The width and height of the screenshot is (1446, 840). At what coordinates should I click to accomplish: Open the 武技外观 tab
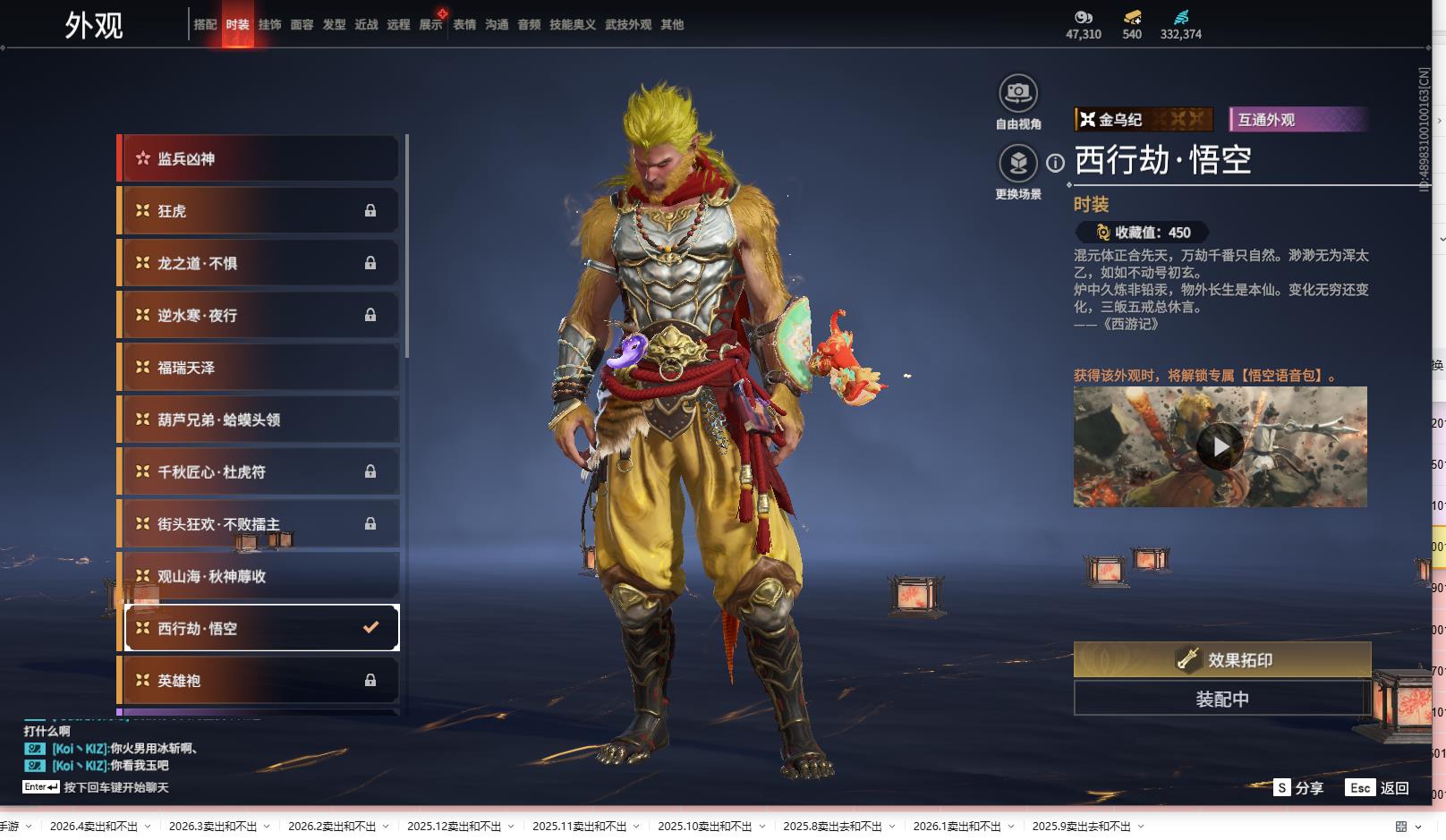(628, 25)
